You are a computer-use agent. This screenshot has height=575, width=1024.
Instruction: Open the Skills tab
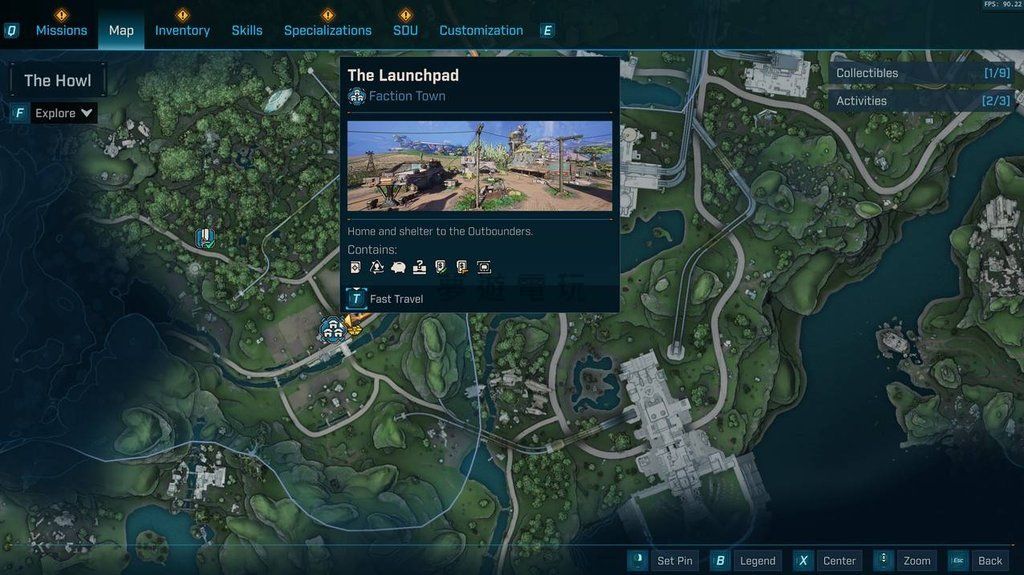pyautogui.click(x=247, y=30)
